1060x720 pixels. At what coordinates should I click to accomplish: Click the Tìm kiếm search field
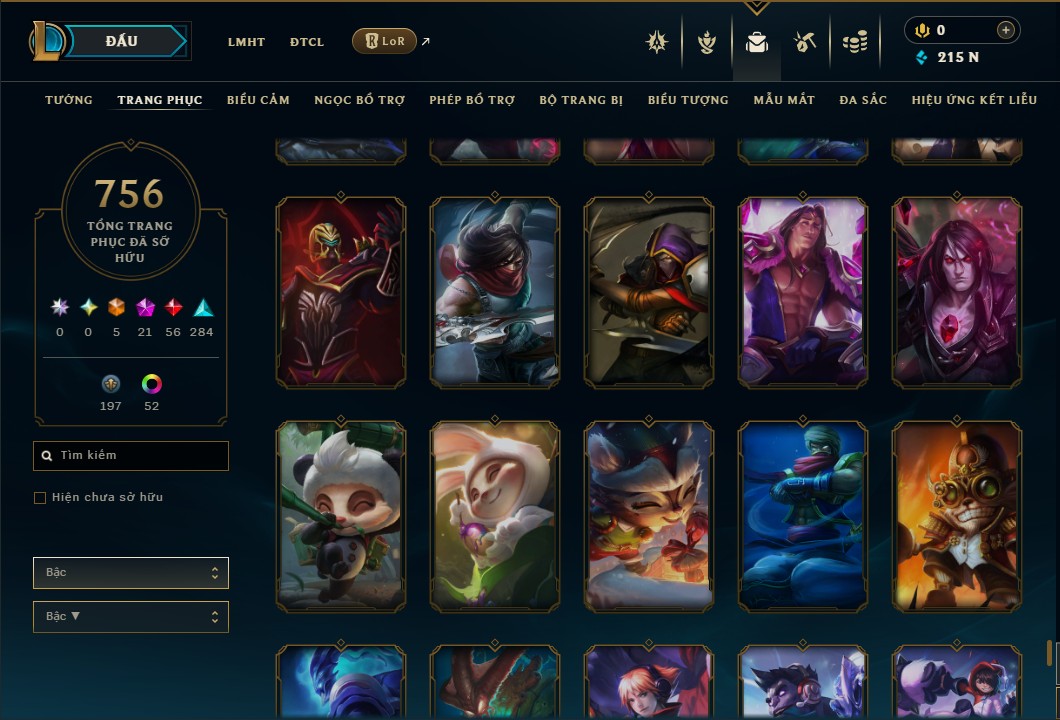(131, 456)
